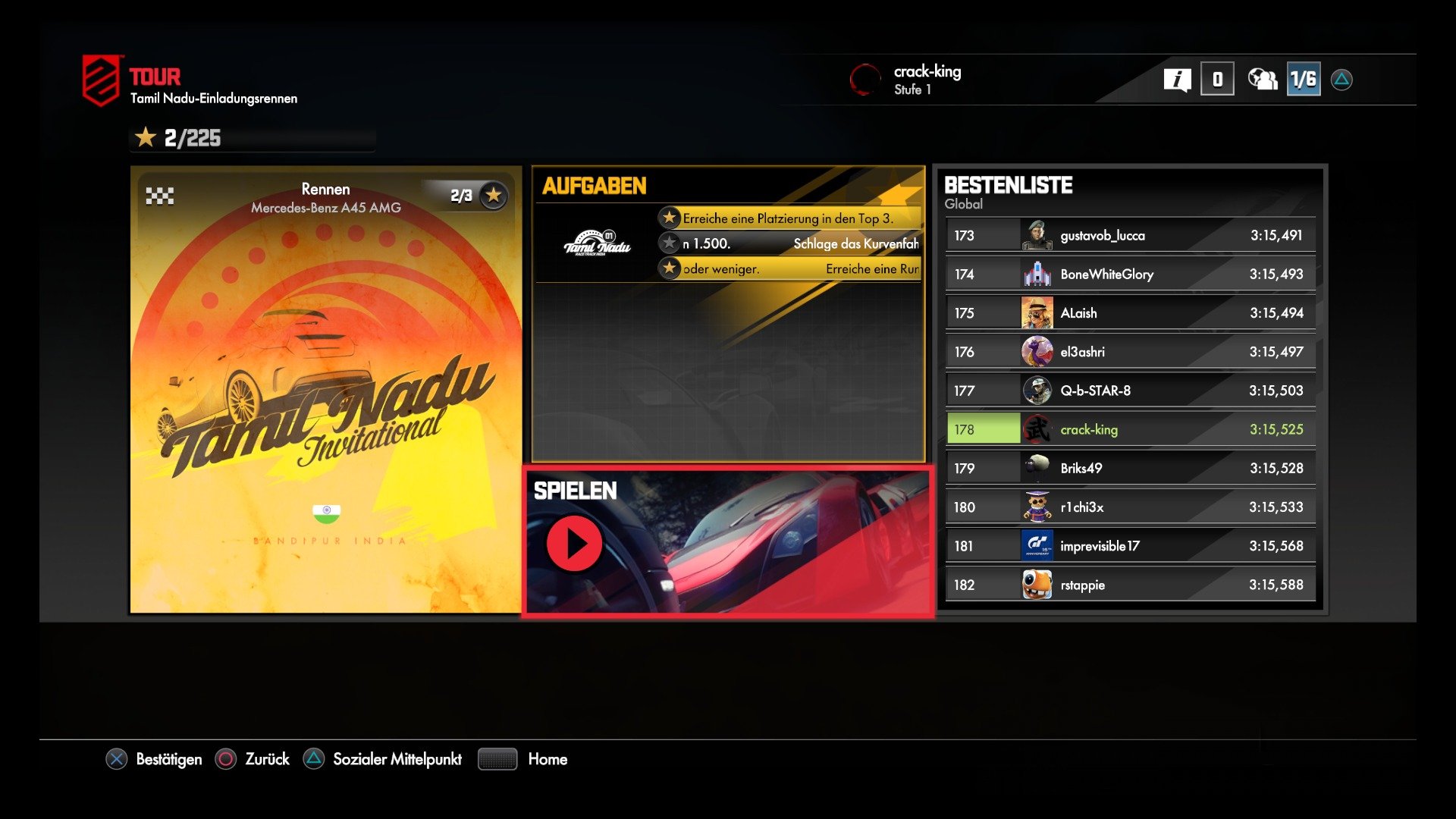The height and width of the screenshot is (819, 1456).
Task: Click the checkered flag icon on the event card
Action: click(x=160, y=196)
